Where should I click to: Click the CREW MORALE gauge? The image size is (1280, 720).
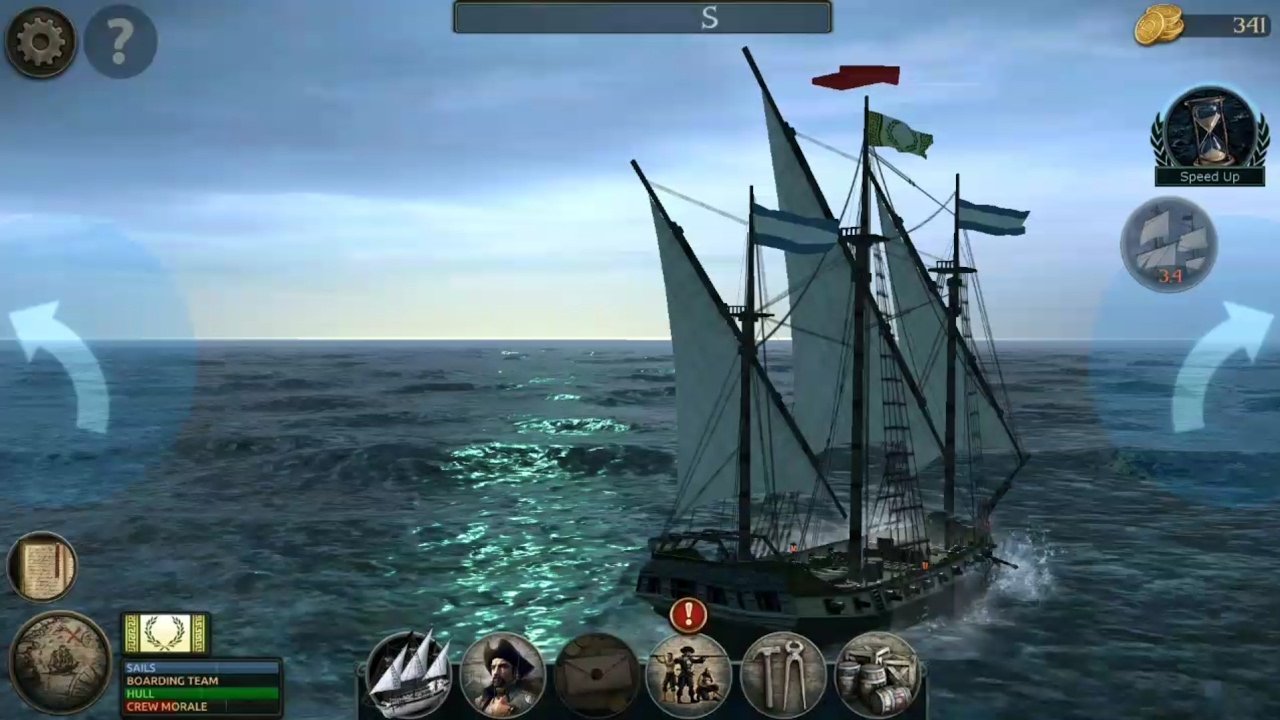click(200, 706)
